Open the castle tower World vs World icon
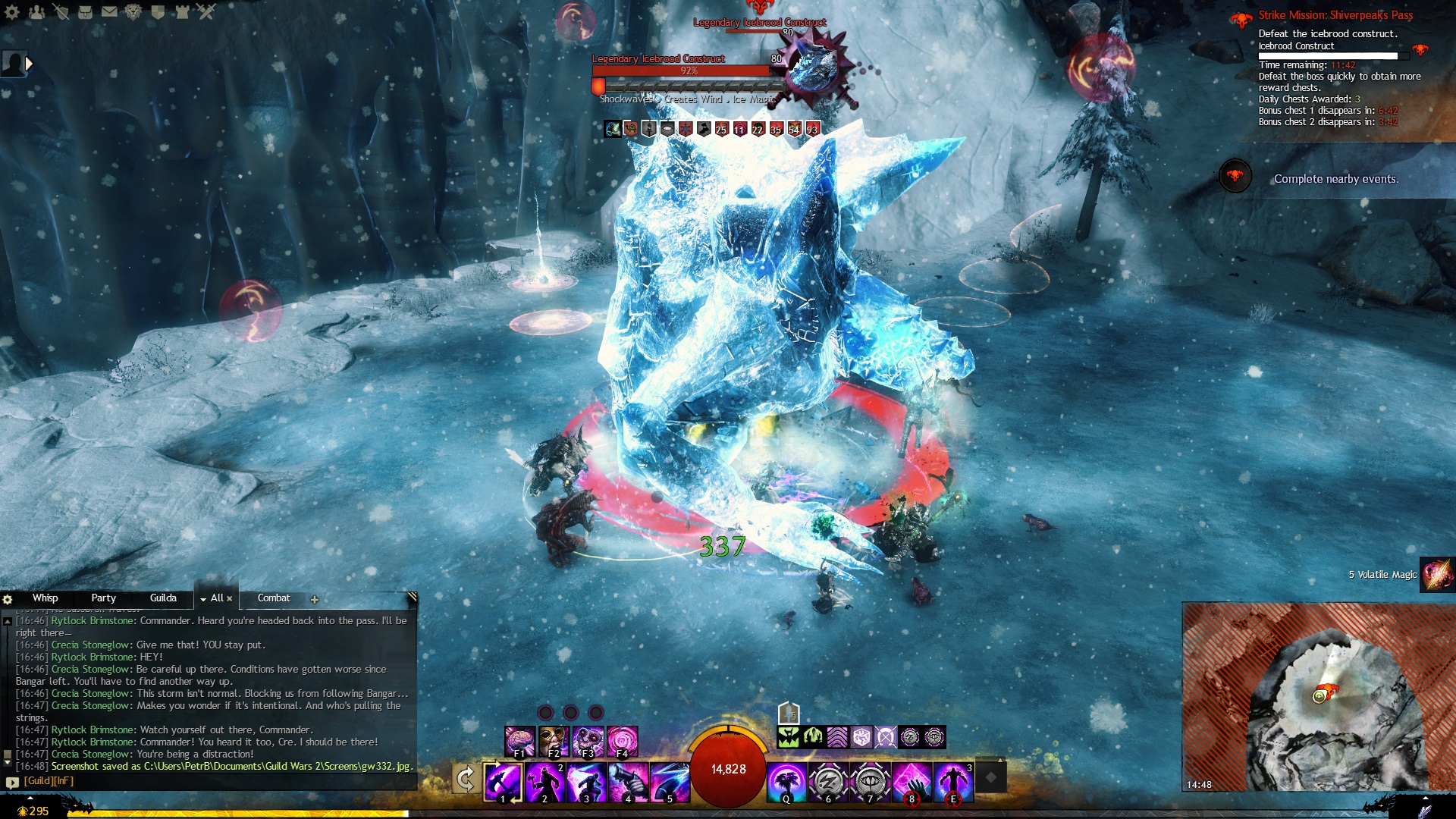Viewport: 1456px width, 819px height. point(182,12)
